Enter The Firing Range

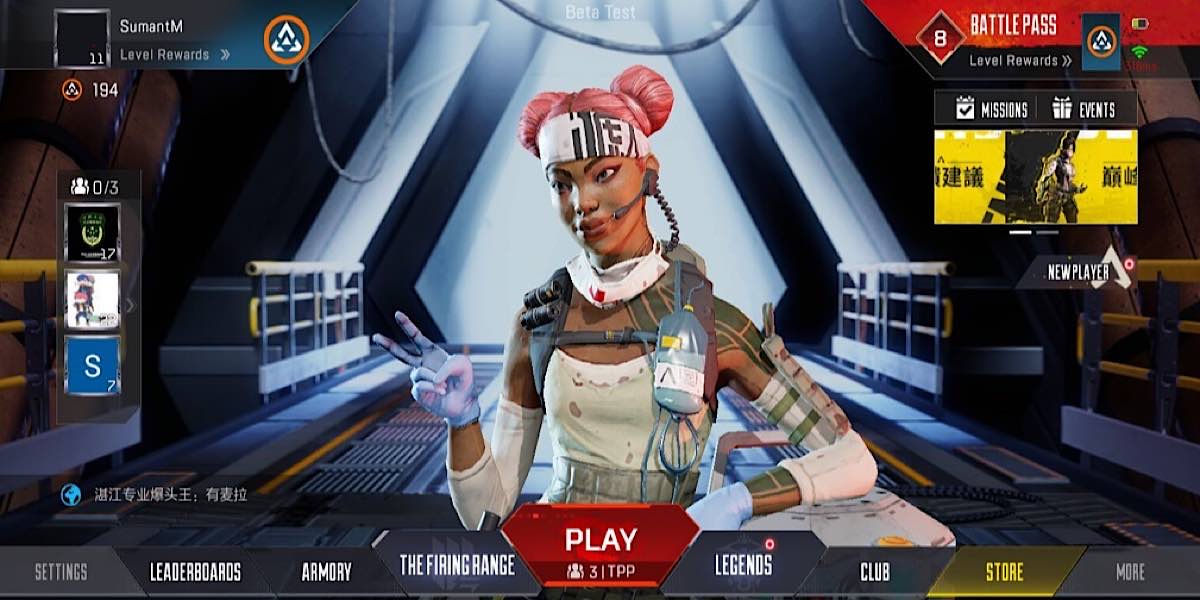coord(457,565)
